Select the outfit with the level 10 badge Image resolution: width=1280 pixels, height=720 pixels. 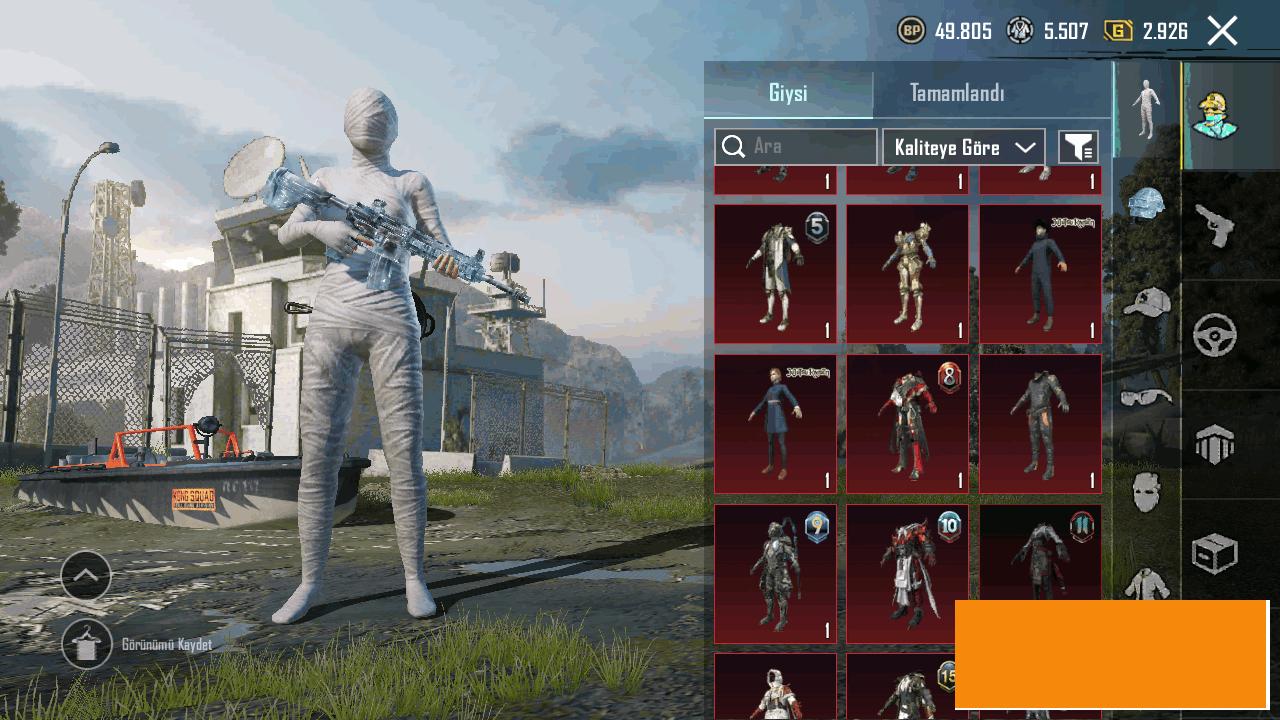[x=907, y=574]
